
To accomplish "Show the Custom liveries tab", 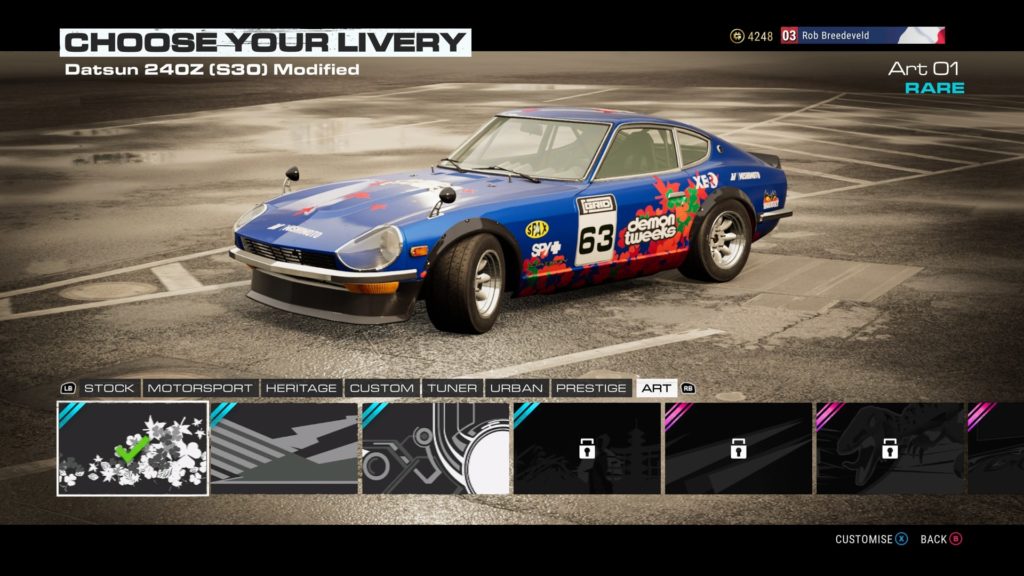I will click(x=381, y=388).
